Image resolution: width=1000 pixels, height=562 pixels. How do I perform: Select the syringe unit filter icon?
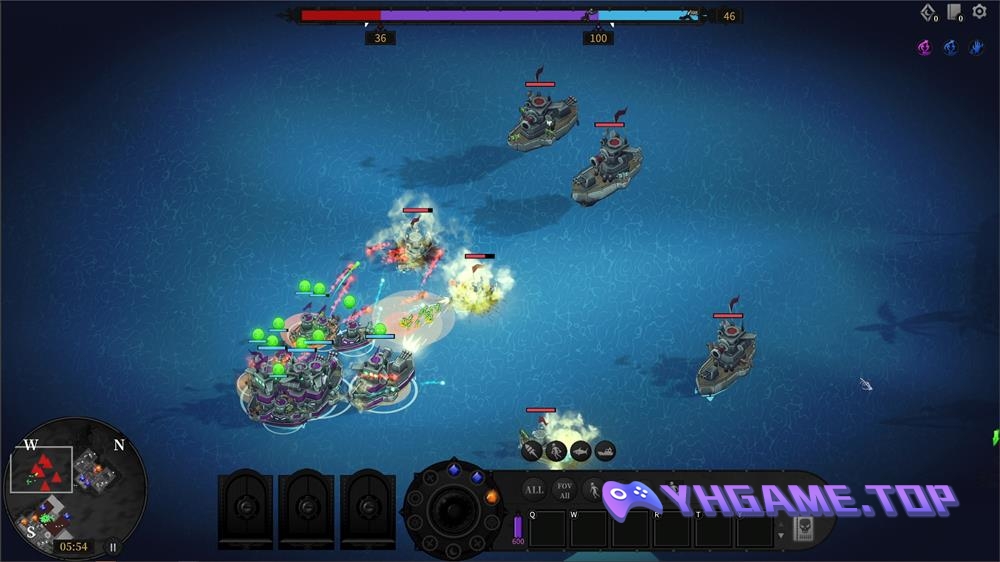pyautogui.click(x=531, y=451)
